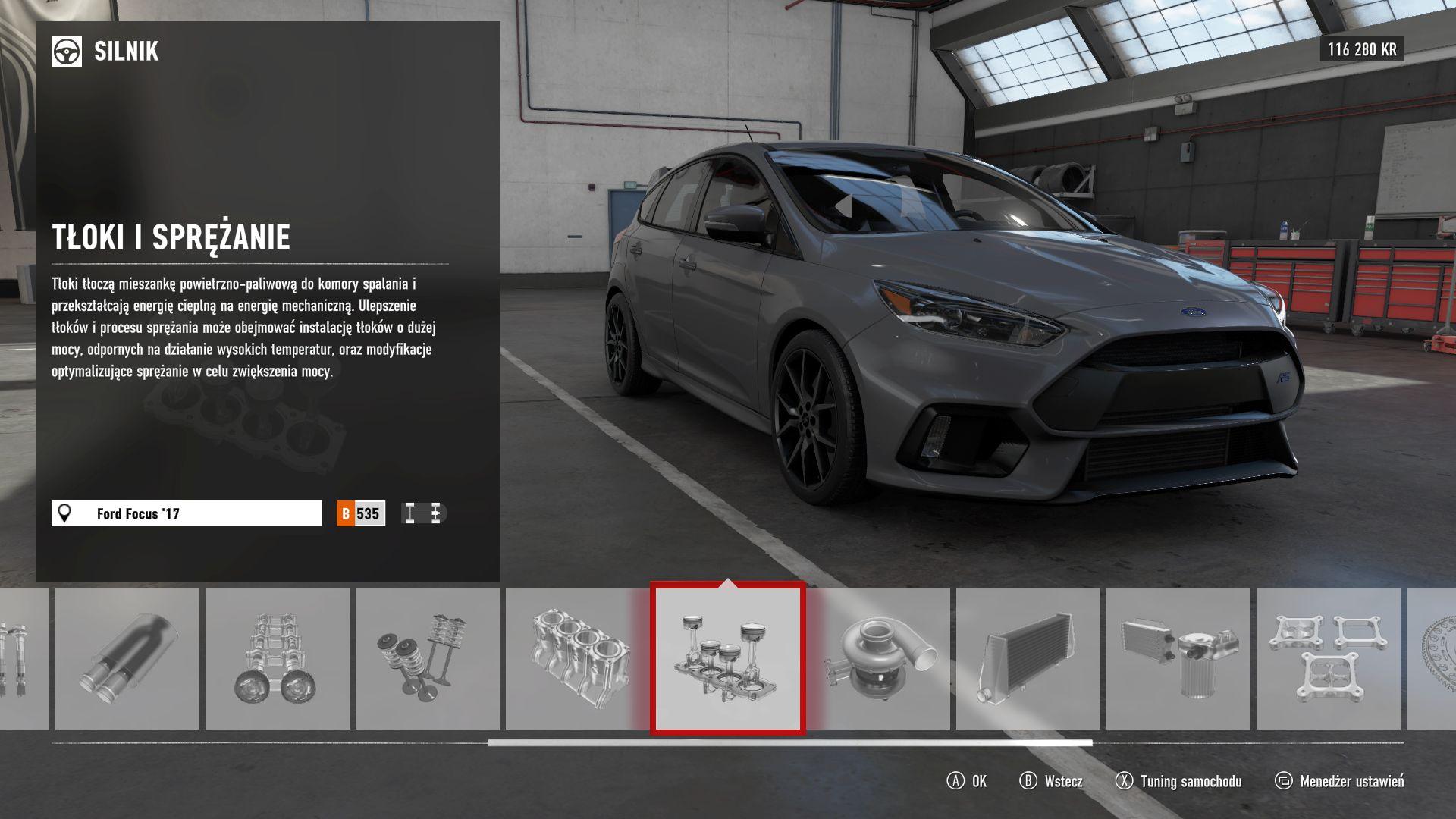Choose the oil cooling upgrade tile

pyautogui.click(x=1178, y=659)
